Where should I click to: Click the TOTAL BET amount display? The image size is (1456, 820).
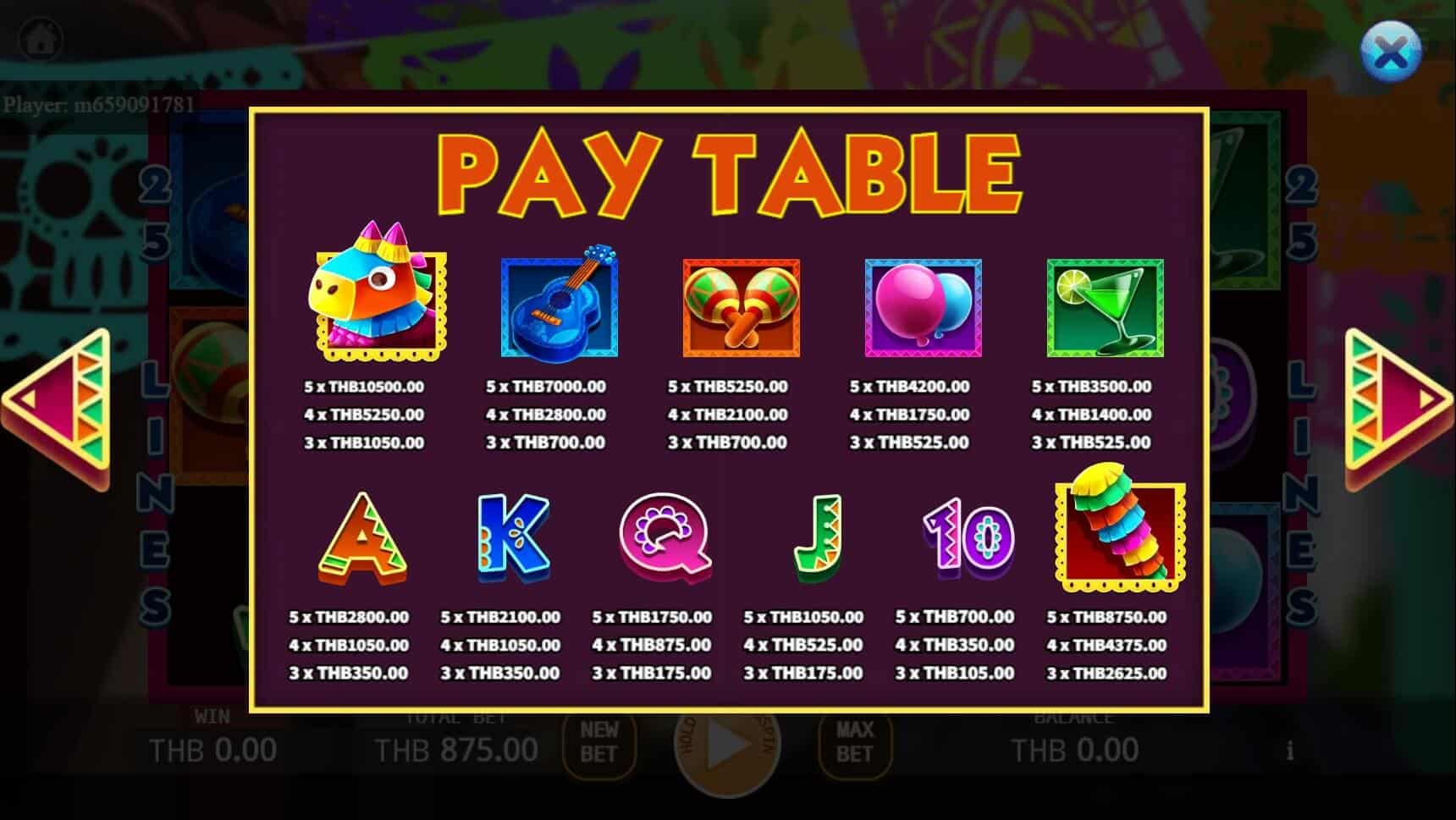coord(457,750)
